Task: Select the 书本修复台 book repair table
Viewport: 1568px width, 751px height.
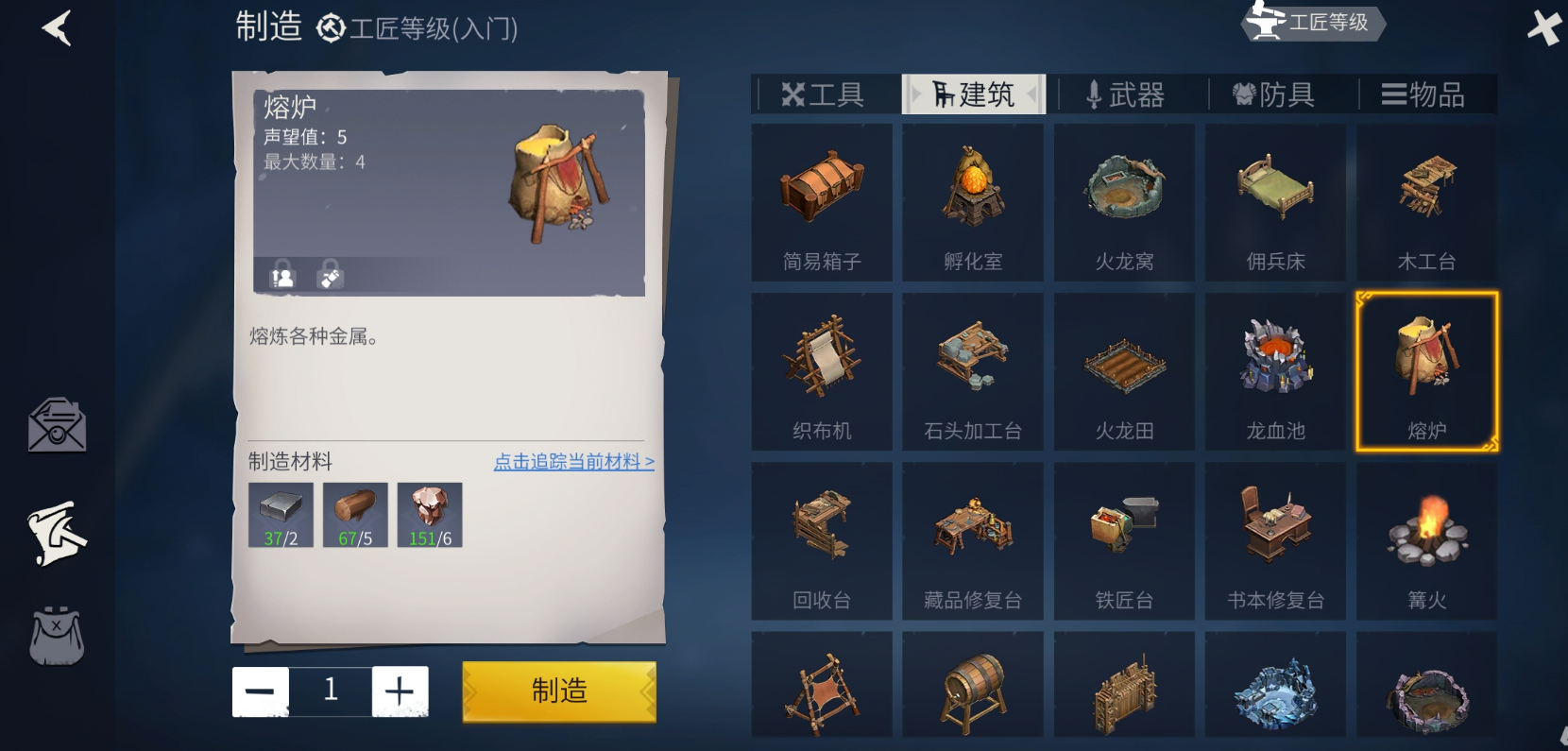Action: pos(1275,540)
